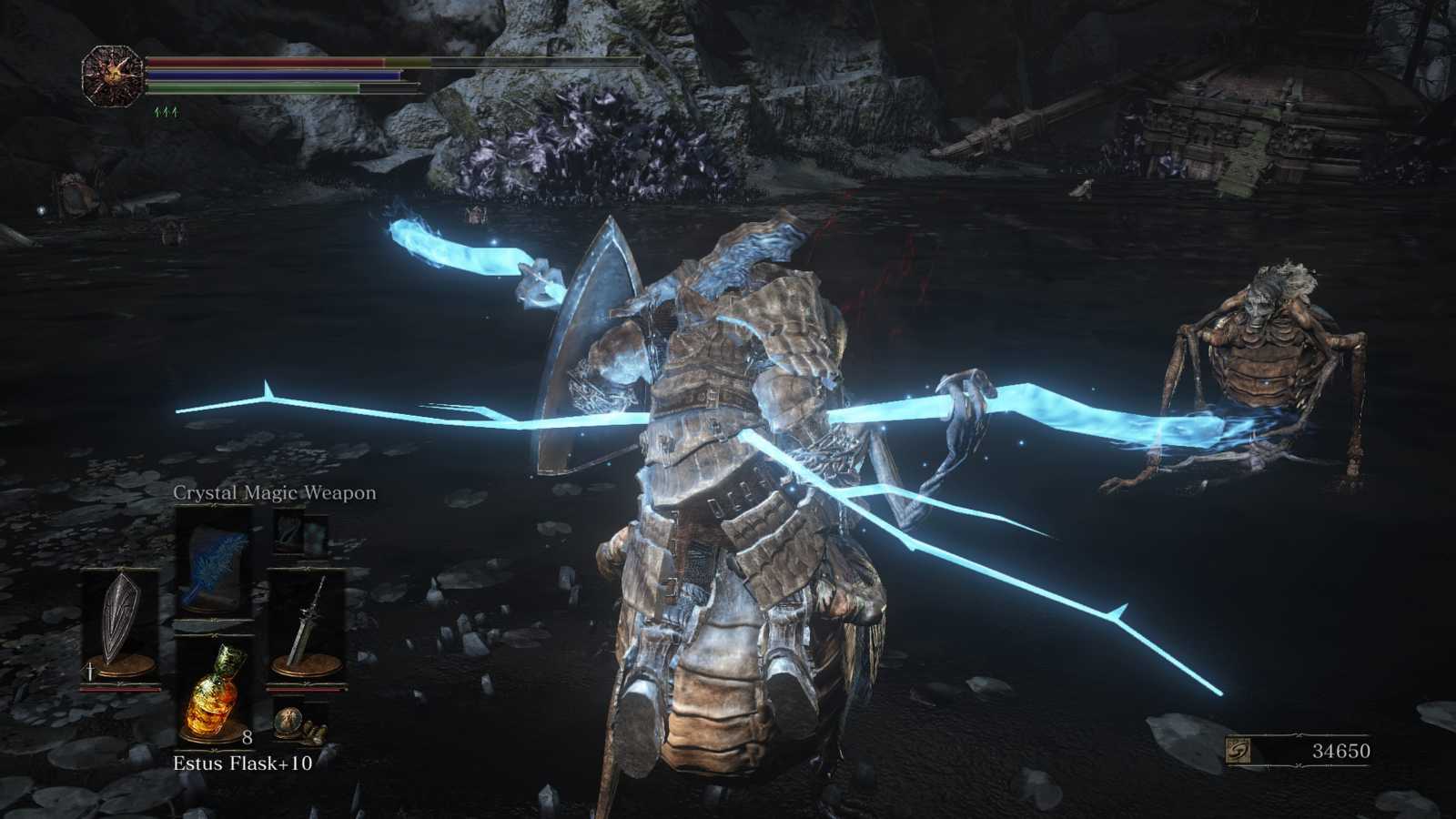This screenshot has width=1456, height=819.
Task: Click the souls emblem beside the 34650 counter
Action: (x=1239, y=751)
